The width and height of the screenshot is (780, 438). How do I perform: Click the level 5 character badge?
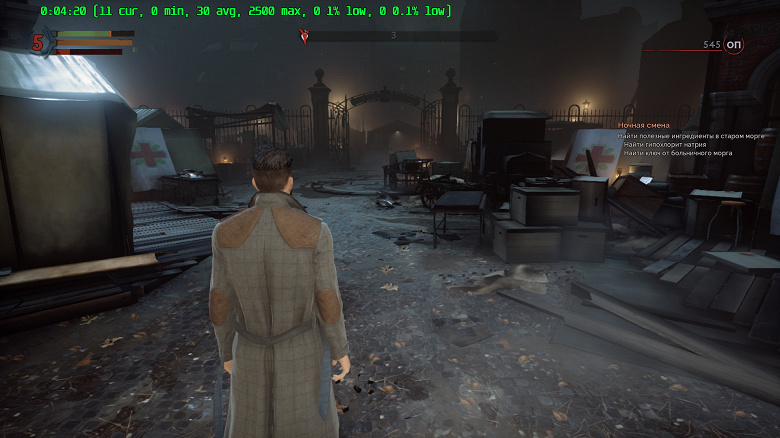click(39, 42)
